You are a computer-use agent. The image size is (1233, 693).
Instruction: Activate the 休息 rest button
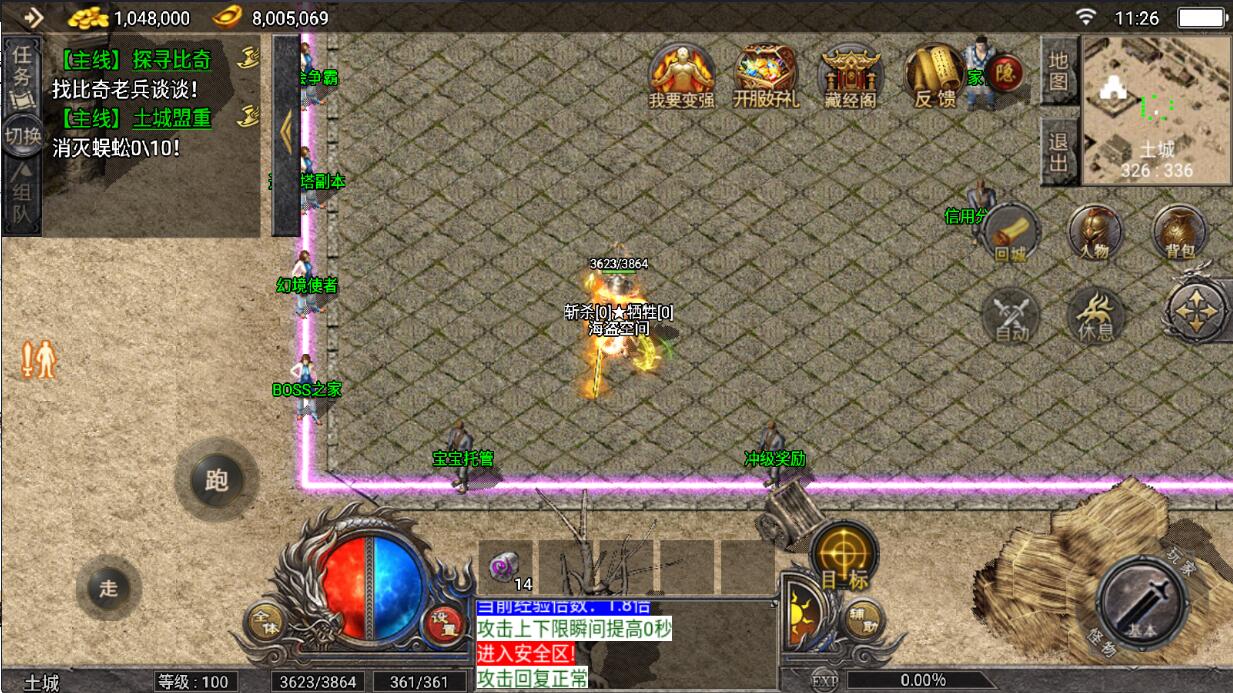(x=1096, y=316)
